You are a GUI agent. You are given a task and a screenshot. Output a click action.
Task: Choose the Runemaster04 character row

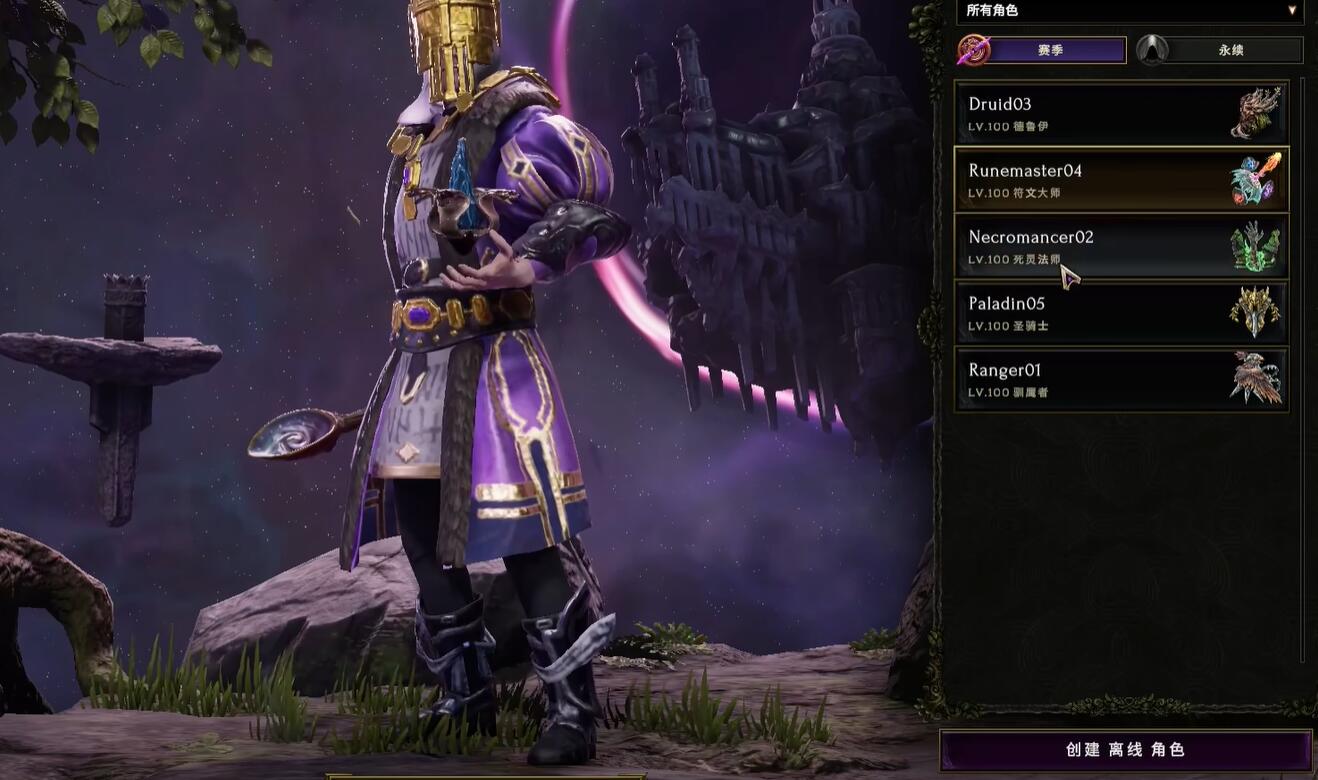coord(1120,179)
